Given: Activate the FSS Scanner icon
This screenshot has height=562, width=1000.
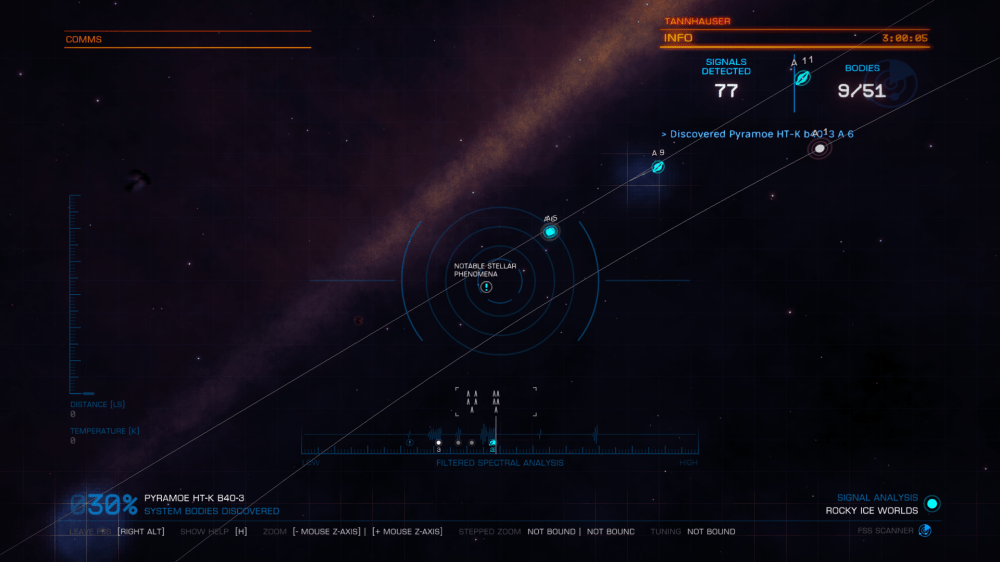Looking at the screenshot, I should tap(925, 531).
